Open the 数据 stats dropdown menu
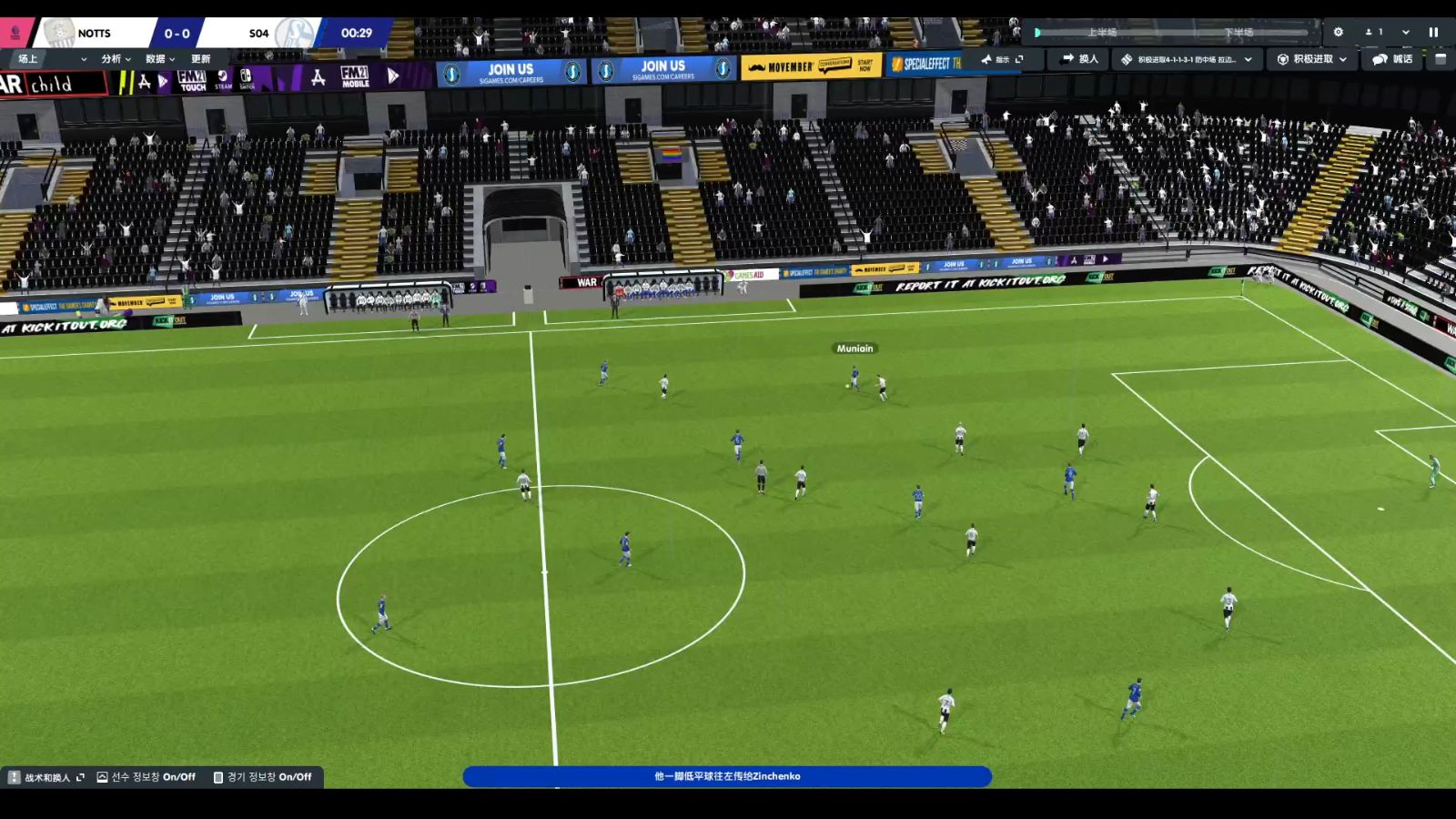Viewport: 1456px width, 819px height. point(160,59)
